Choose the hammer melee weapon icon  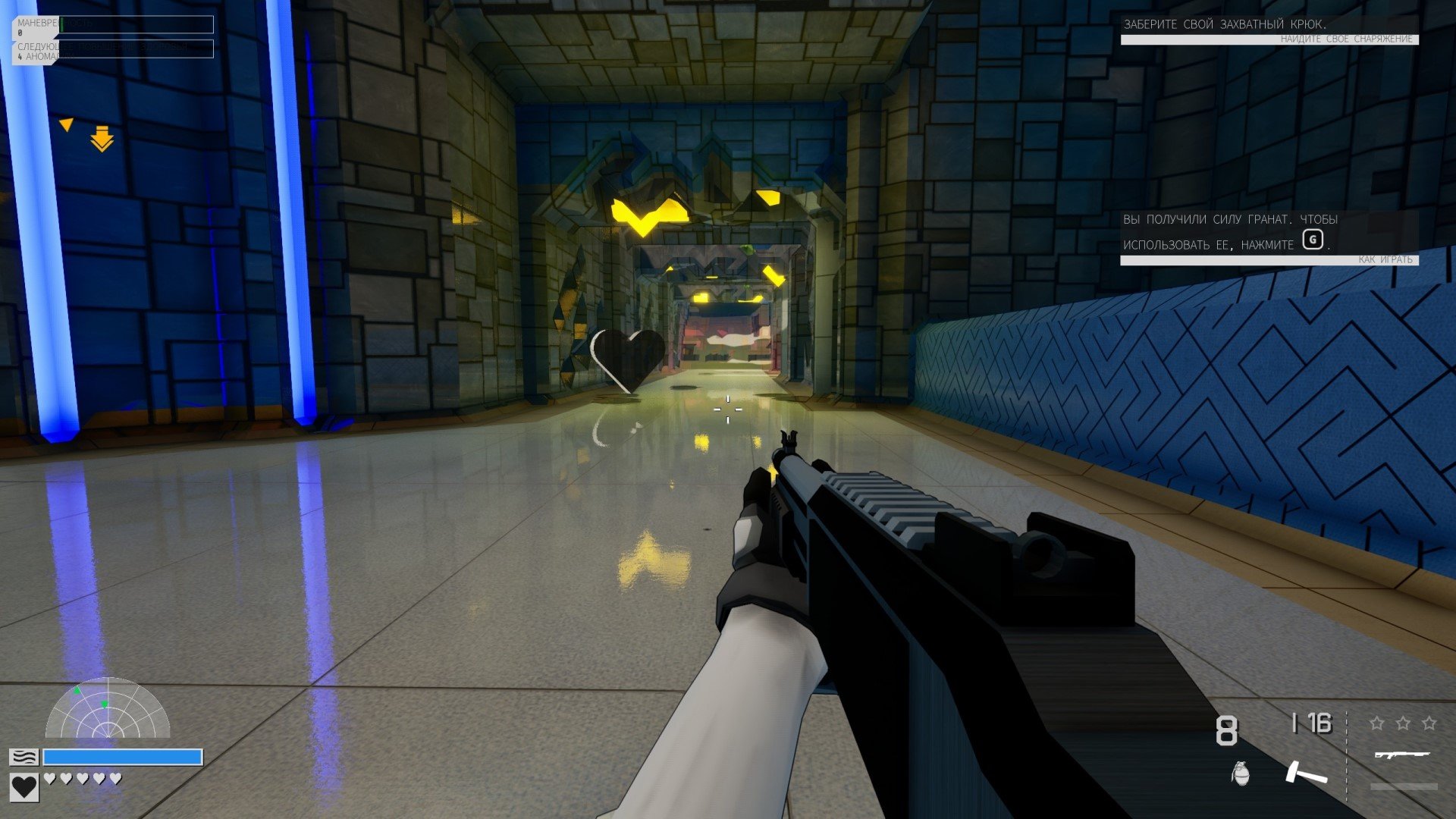tap(1306, 773)
